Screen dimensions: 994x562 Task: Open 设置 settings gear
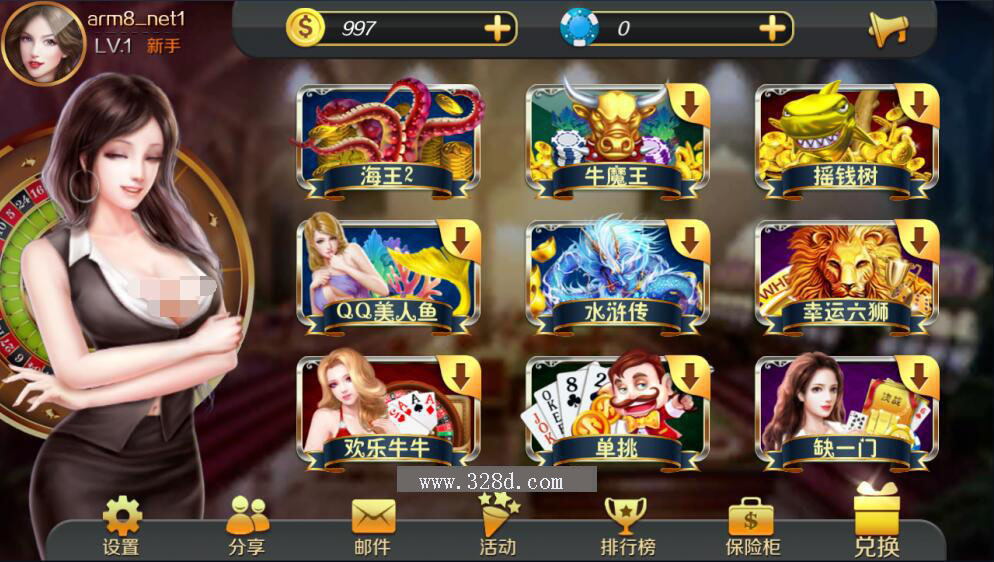121,526
